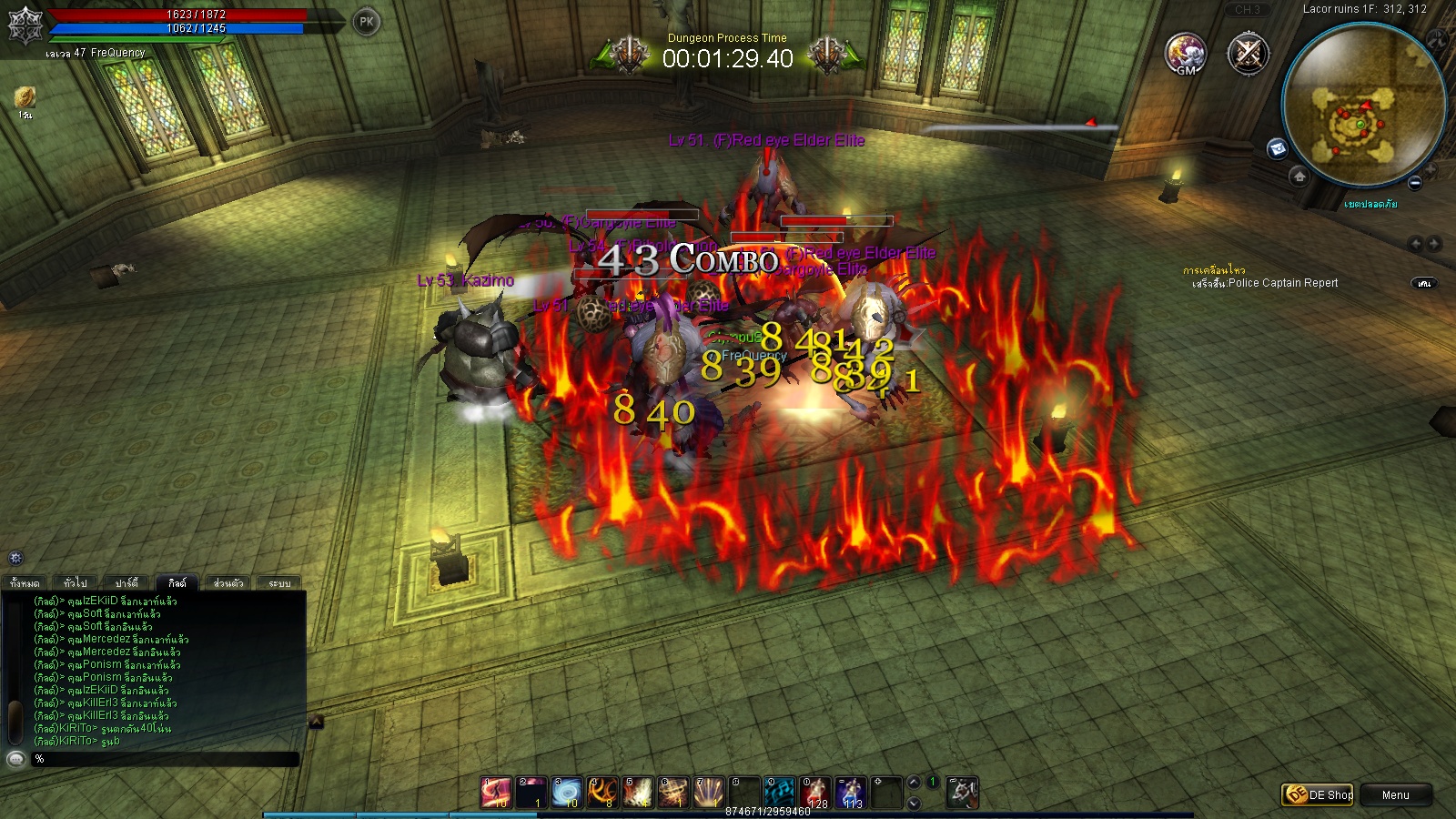Click the house icon below the minimap
This screenshot has height=819, width=1456.
tap(1299, 177)
